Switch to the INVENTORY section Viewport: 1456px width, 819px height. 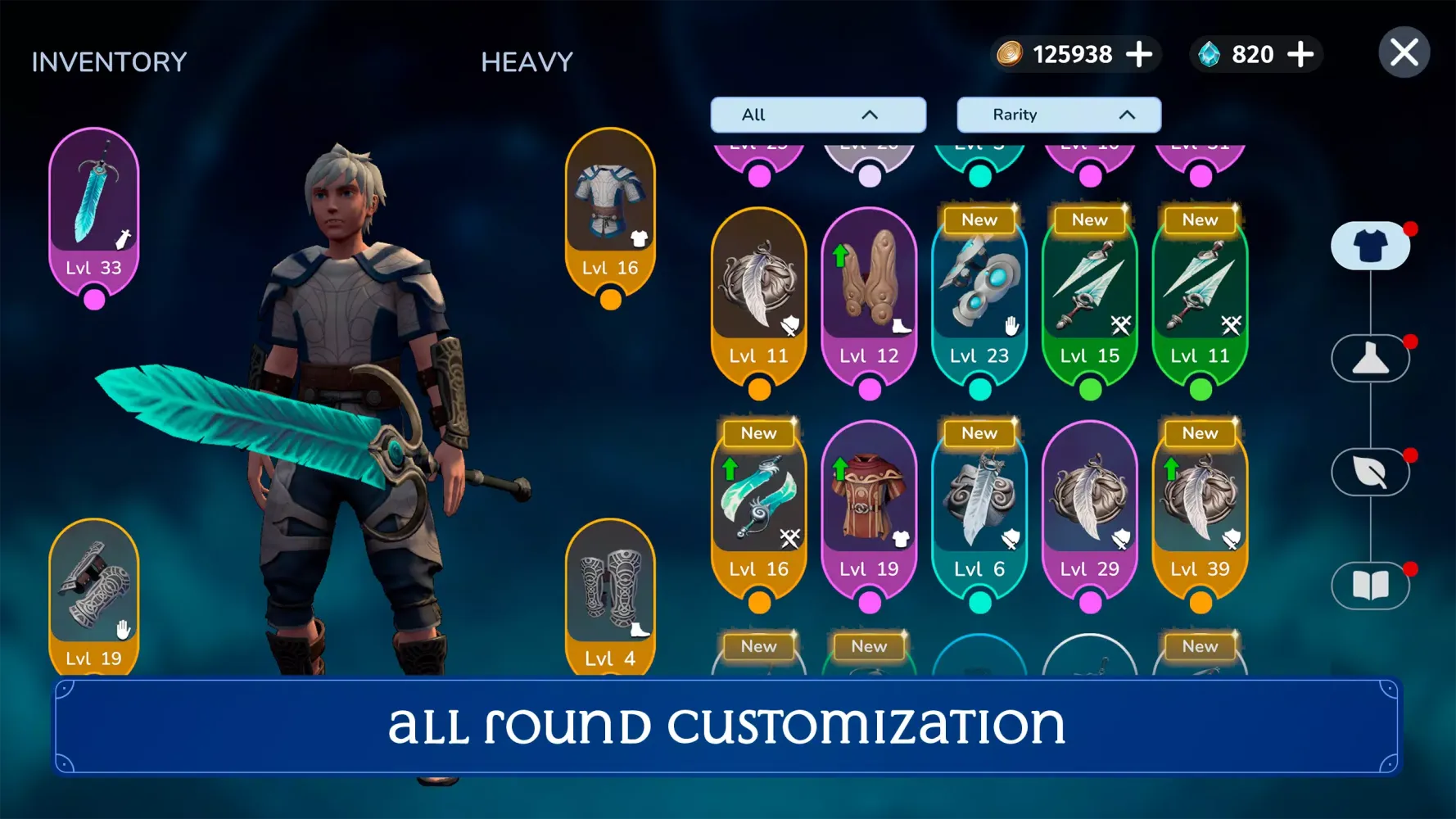[108, 61]
